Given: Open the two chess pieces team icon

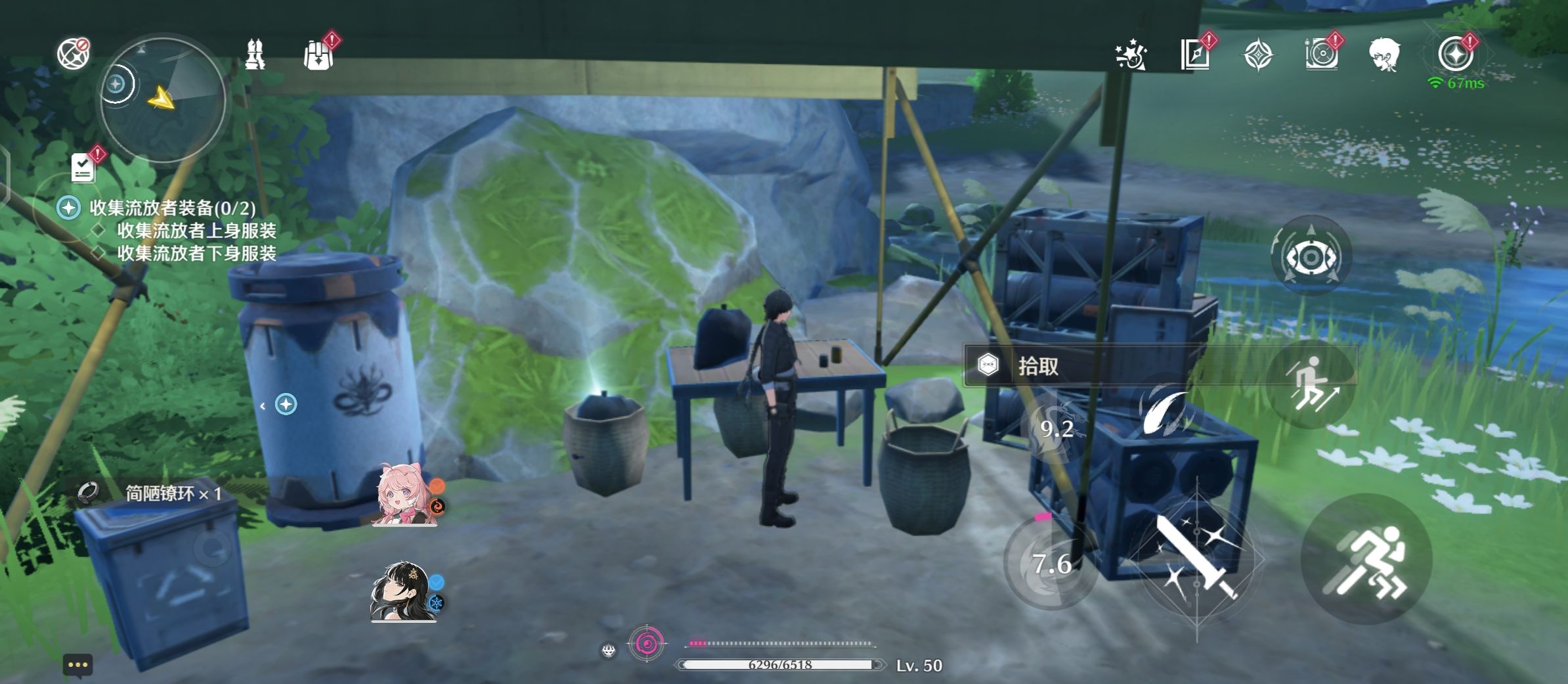Looking at the screenshot, I should click(x=255, y=54).
